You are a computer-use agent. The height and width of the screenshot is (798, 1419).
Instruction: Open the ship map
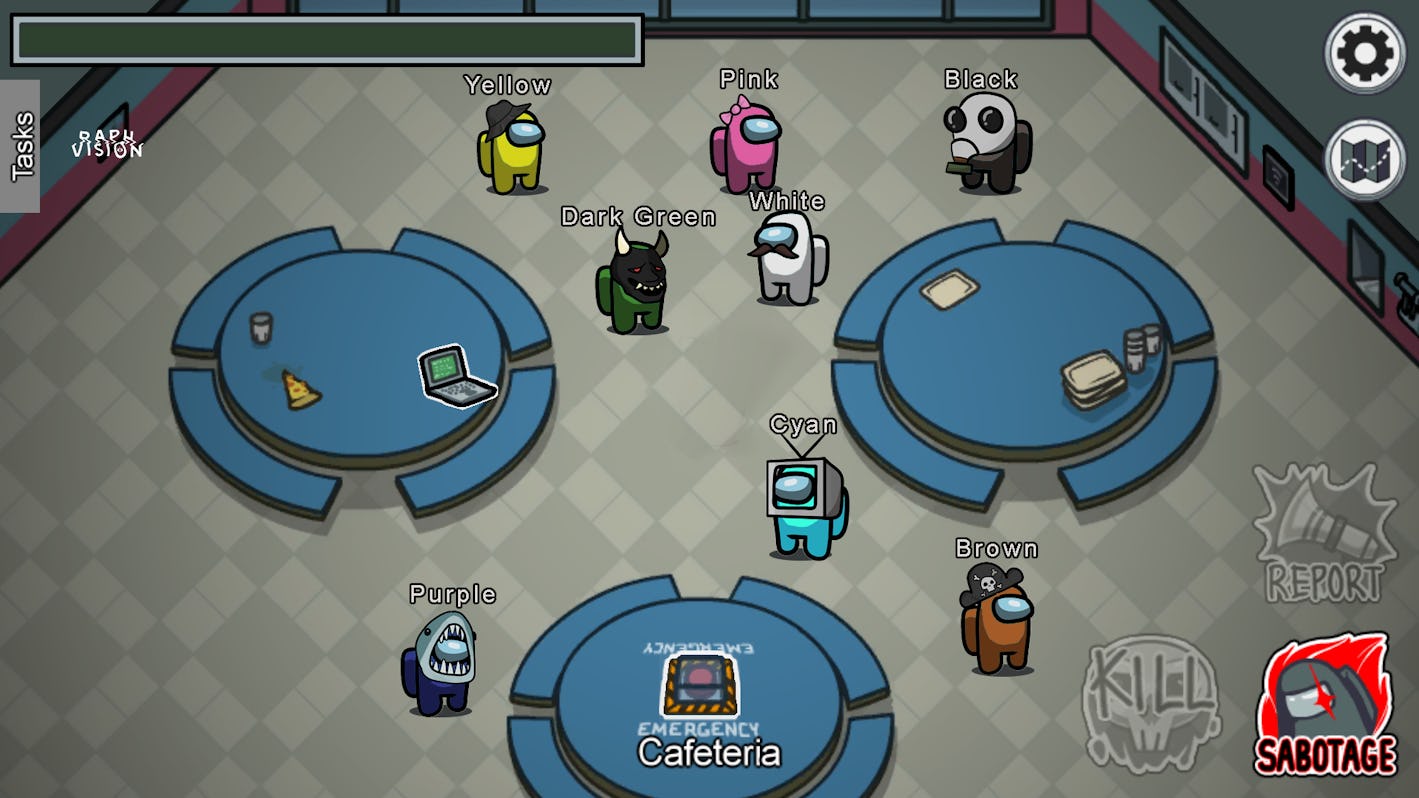pyautogui.click(x=1364, y=160)
